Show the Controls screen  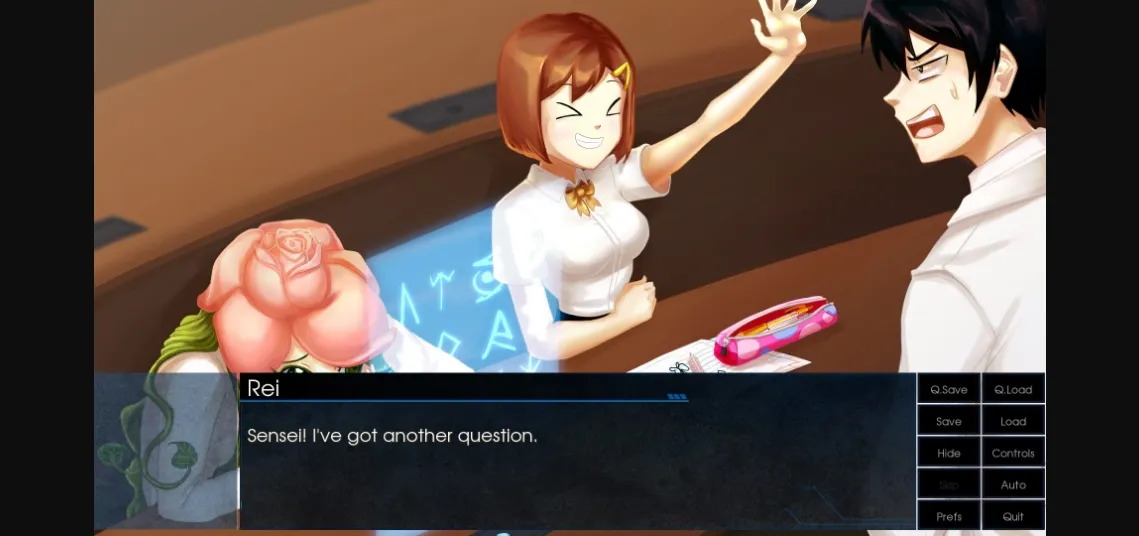[1013, 453]
